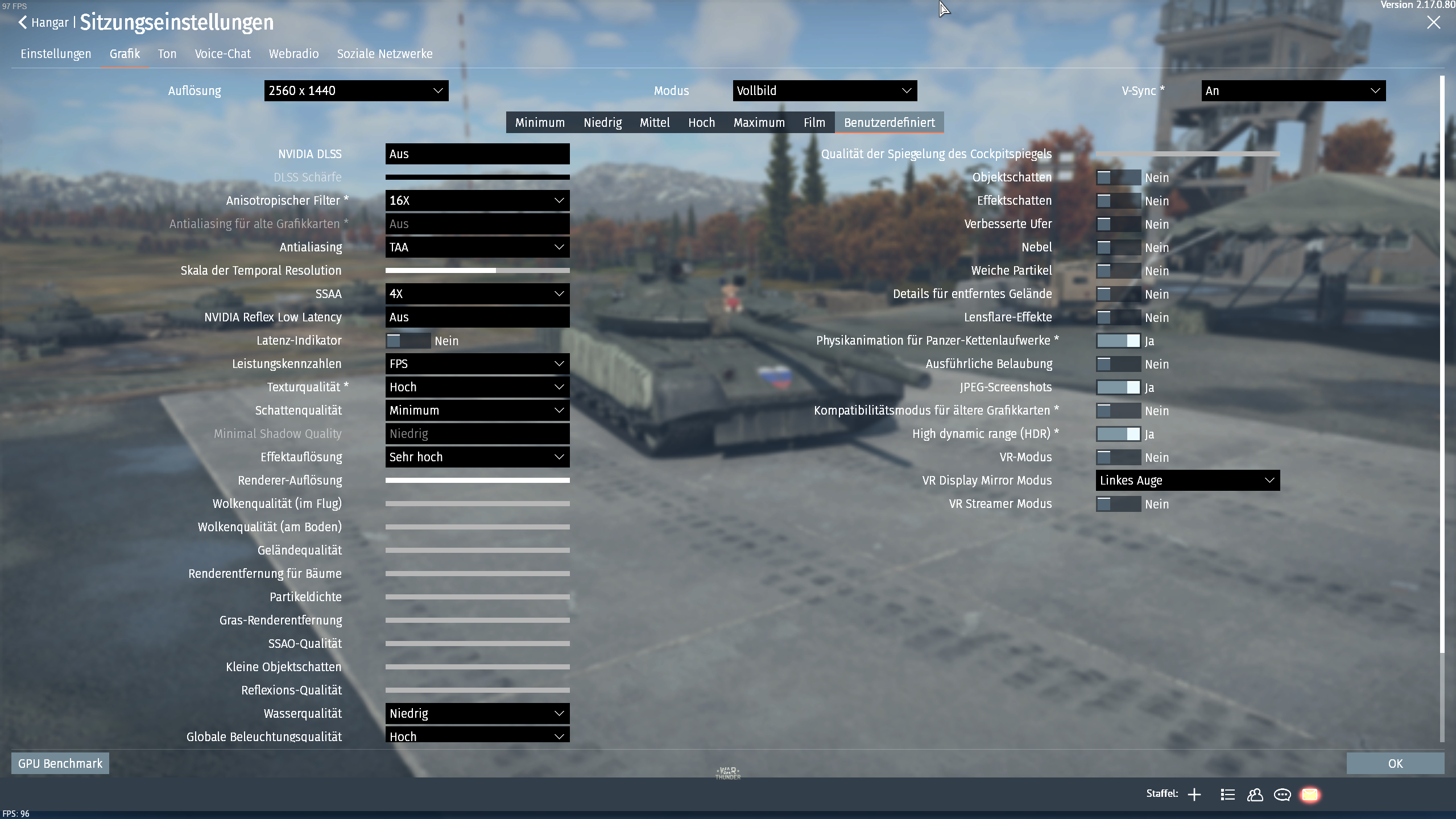Open the V-Sync dropdown
The width and height of the screenshot is (1456, 819).
coord(1293,90)
